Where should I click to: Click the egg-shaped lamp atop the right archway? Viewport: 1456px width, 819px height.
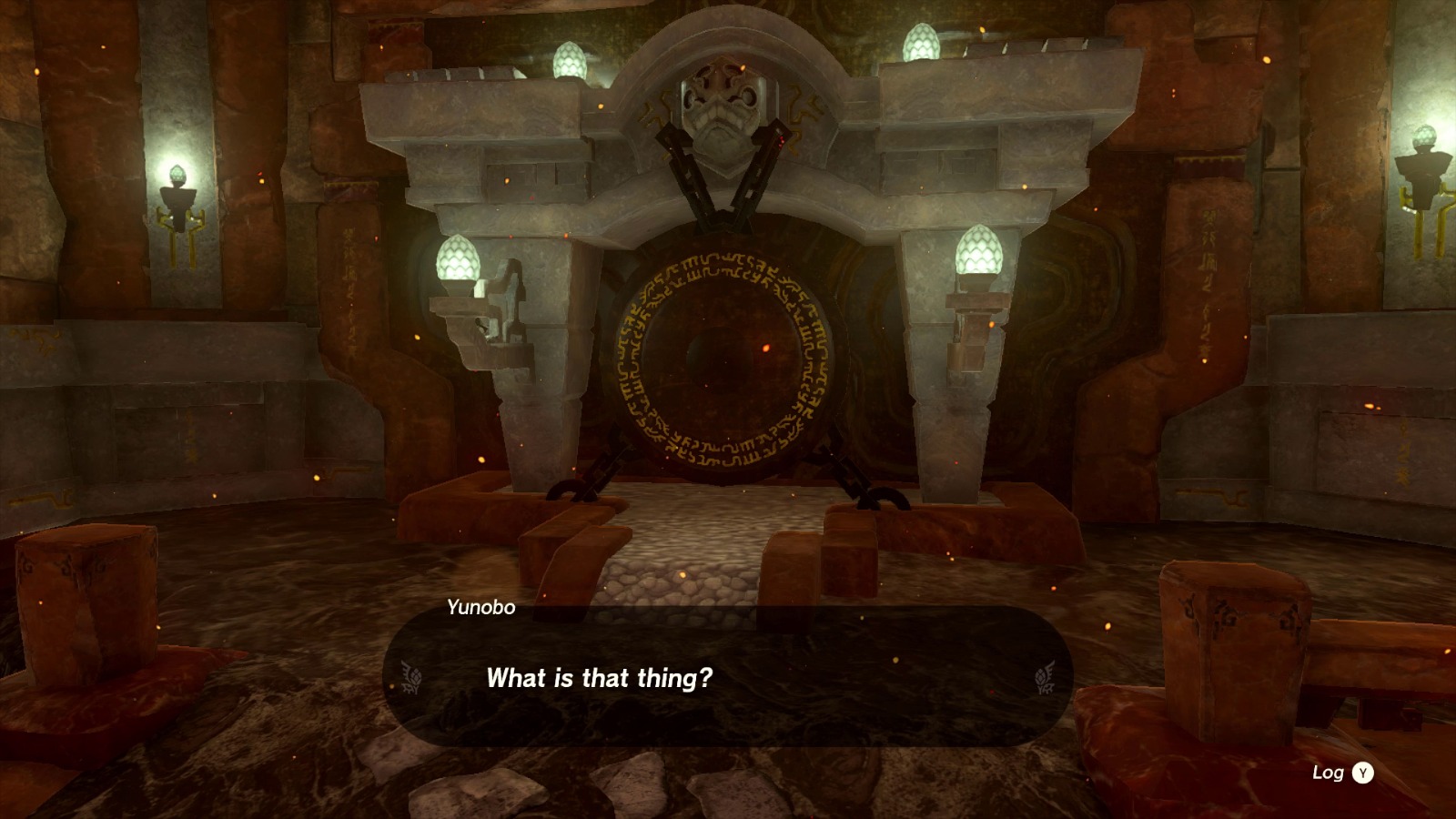(920, 43)
